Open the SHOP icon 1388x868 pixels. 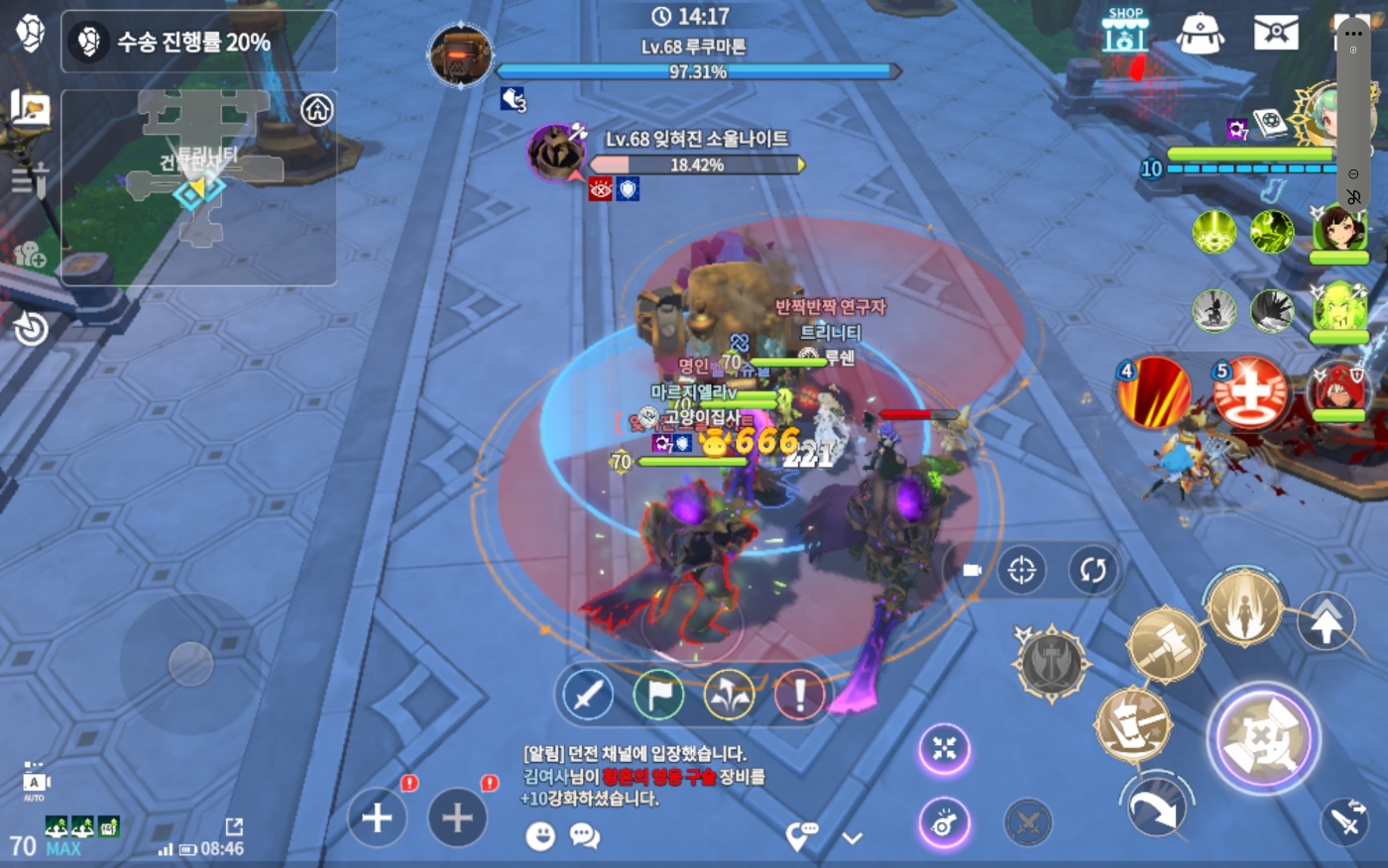1124,31
